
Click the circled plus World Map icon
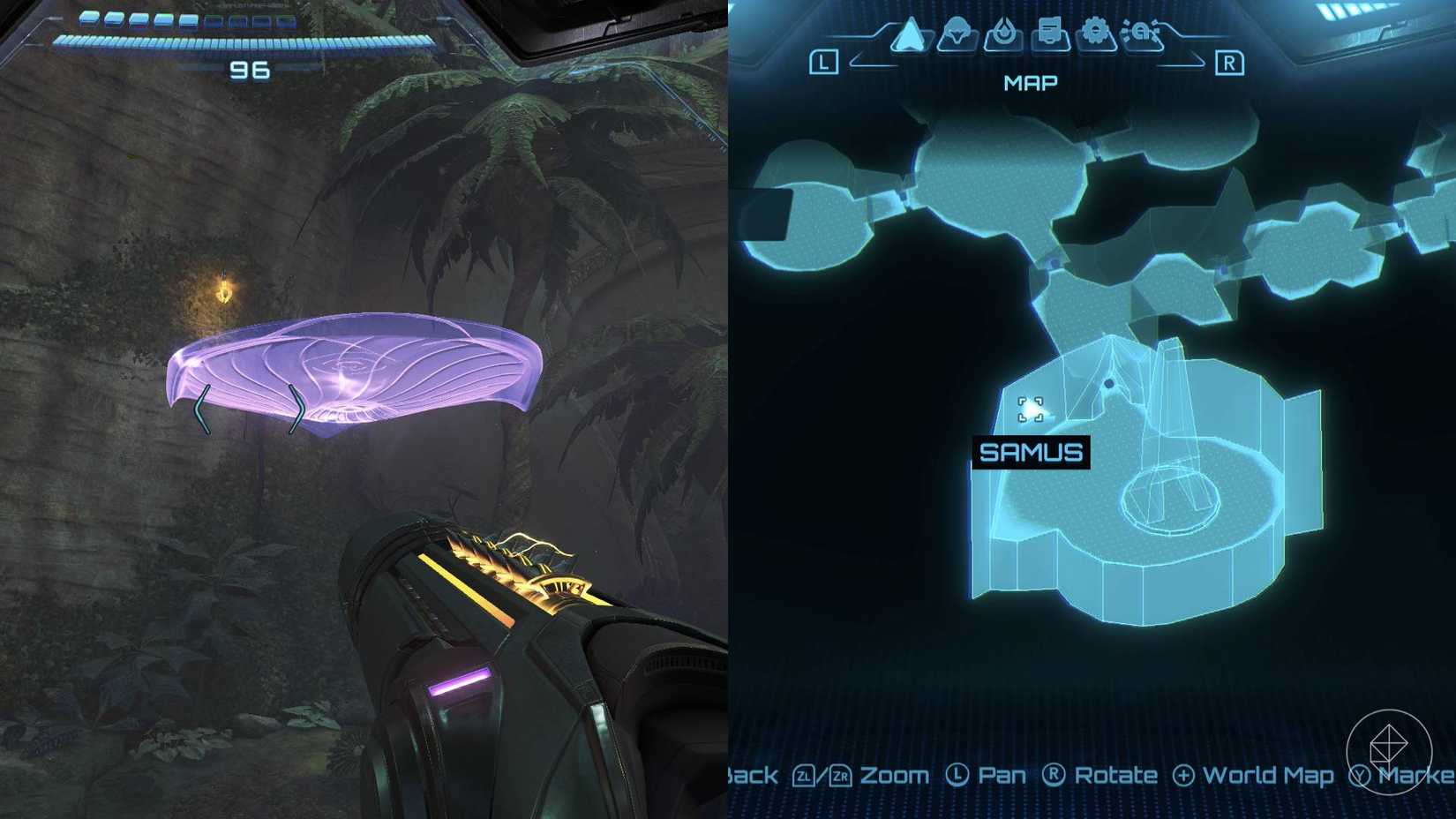tap(1182, 776)
